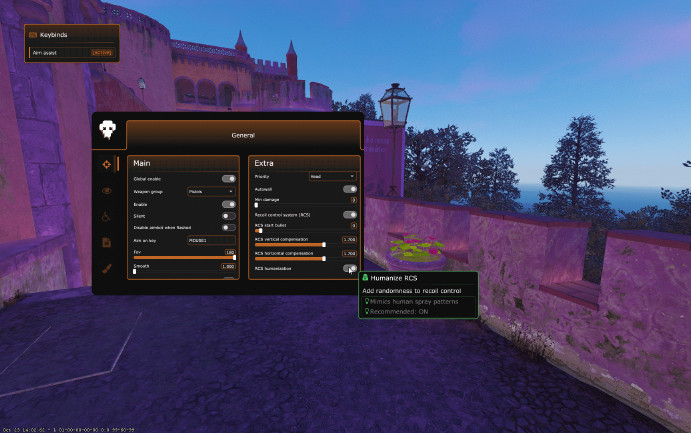
Task: Toggle the Global enable switch
Action: click(x=228, y=178)
